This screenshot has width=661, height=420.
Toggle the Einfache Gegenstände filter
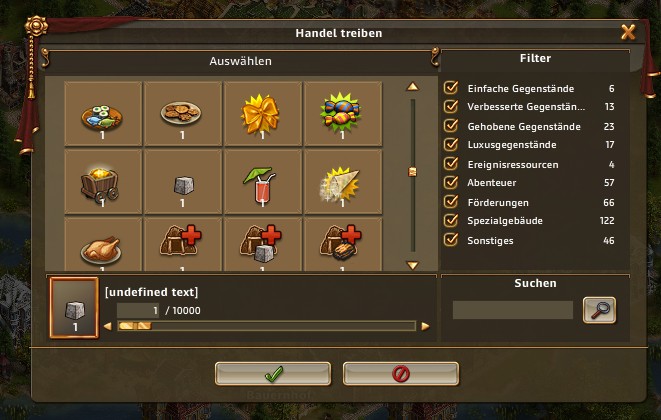(451, 88)
